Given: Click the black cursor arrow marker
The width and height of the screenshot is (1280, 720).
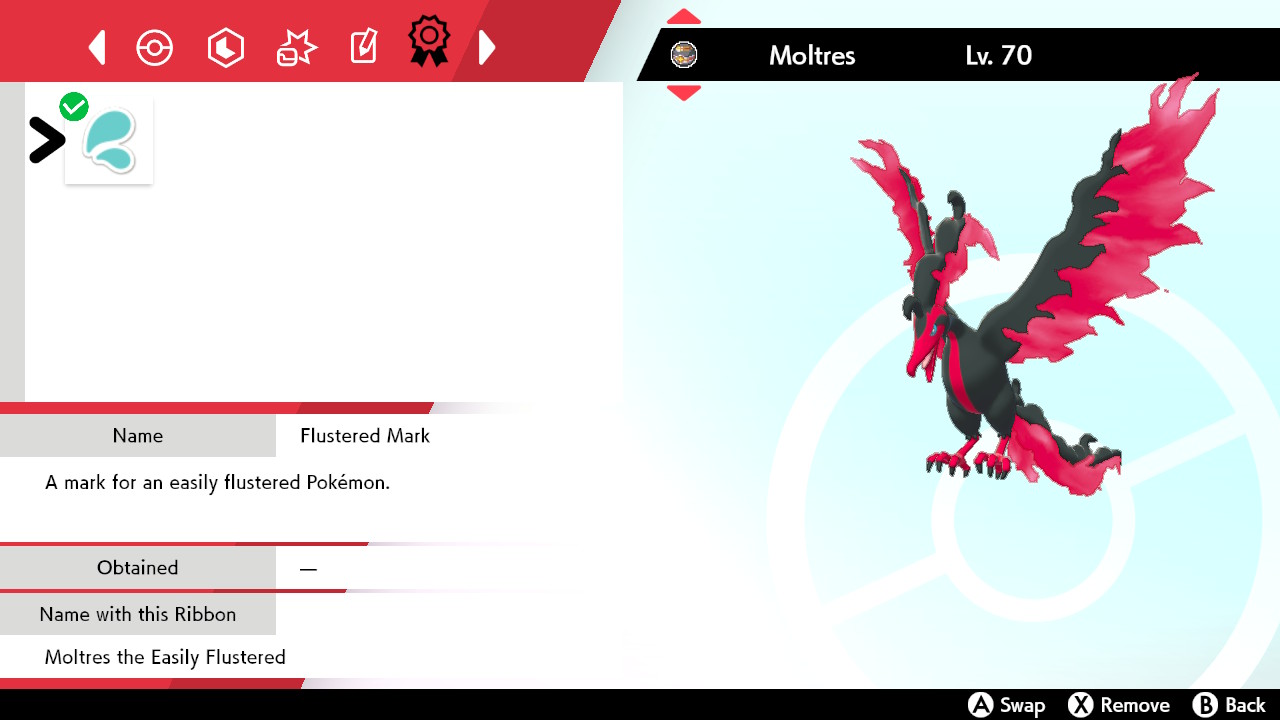Looking at the screenshot, I should 45,140.
